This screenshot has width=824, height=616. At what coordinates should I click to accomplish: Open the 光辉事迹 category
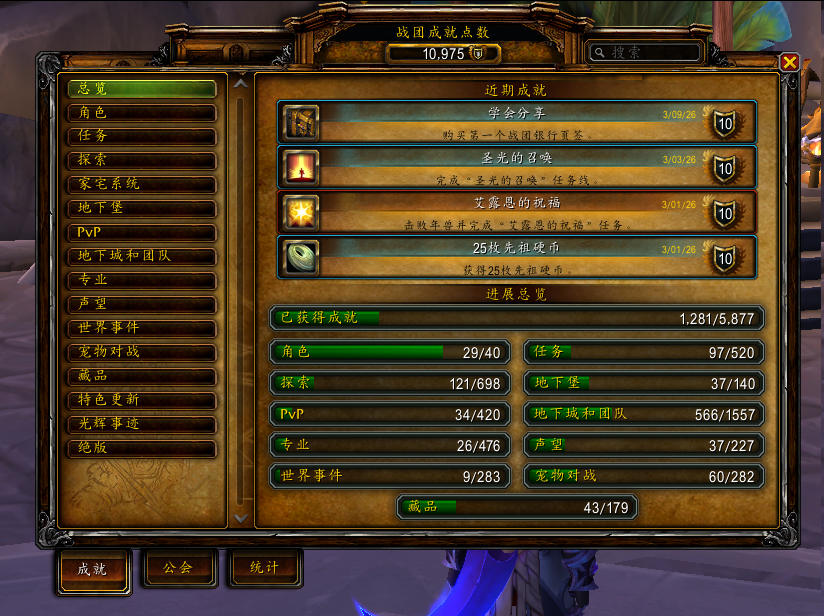click(x=141, y=424)
